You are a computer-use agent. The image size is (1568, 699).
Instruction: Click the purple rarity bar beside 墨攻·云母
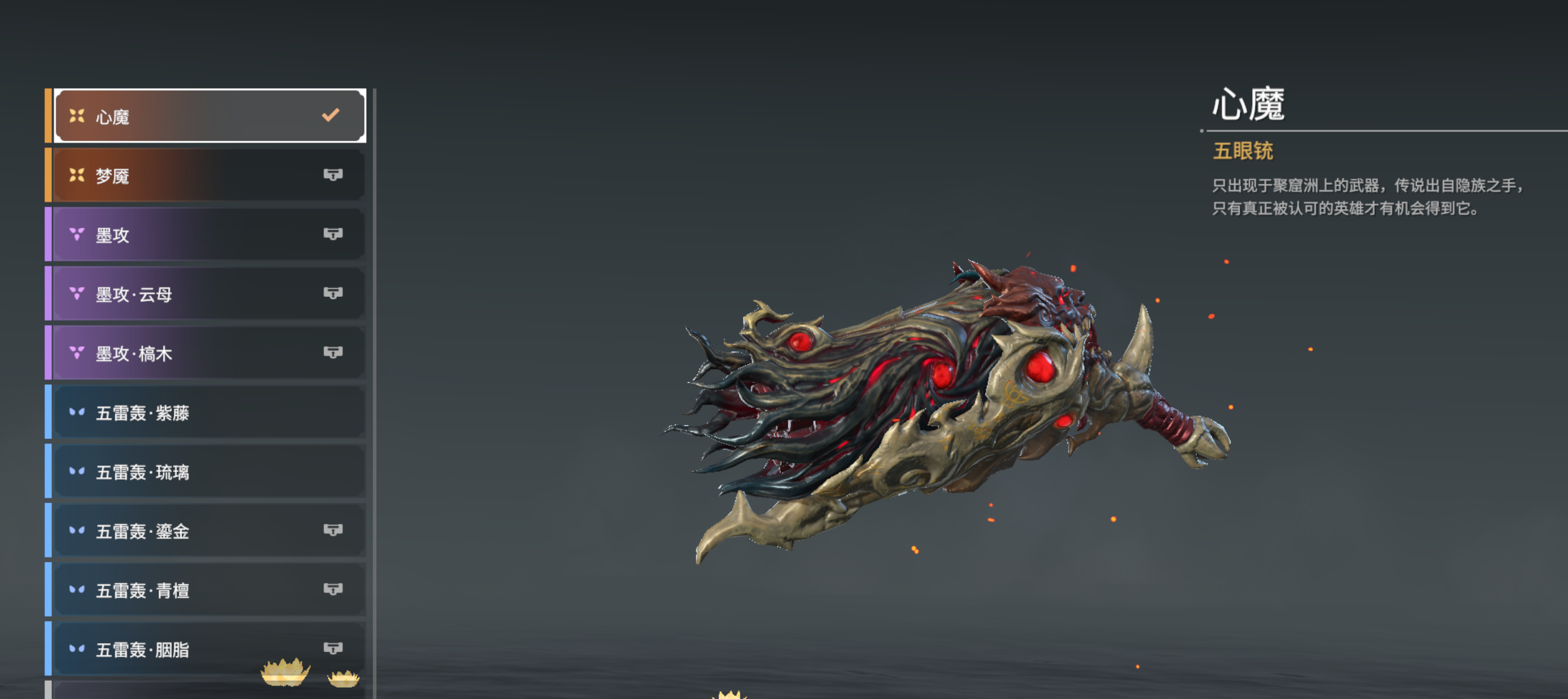tap(48, 293)
